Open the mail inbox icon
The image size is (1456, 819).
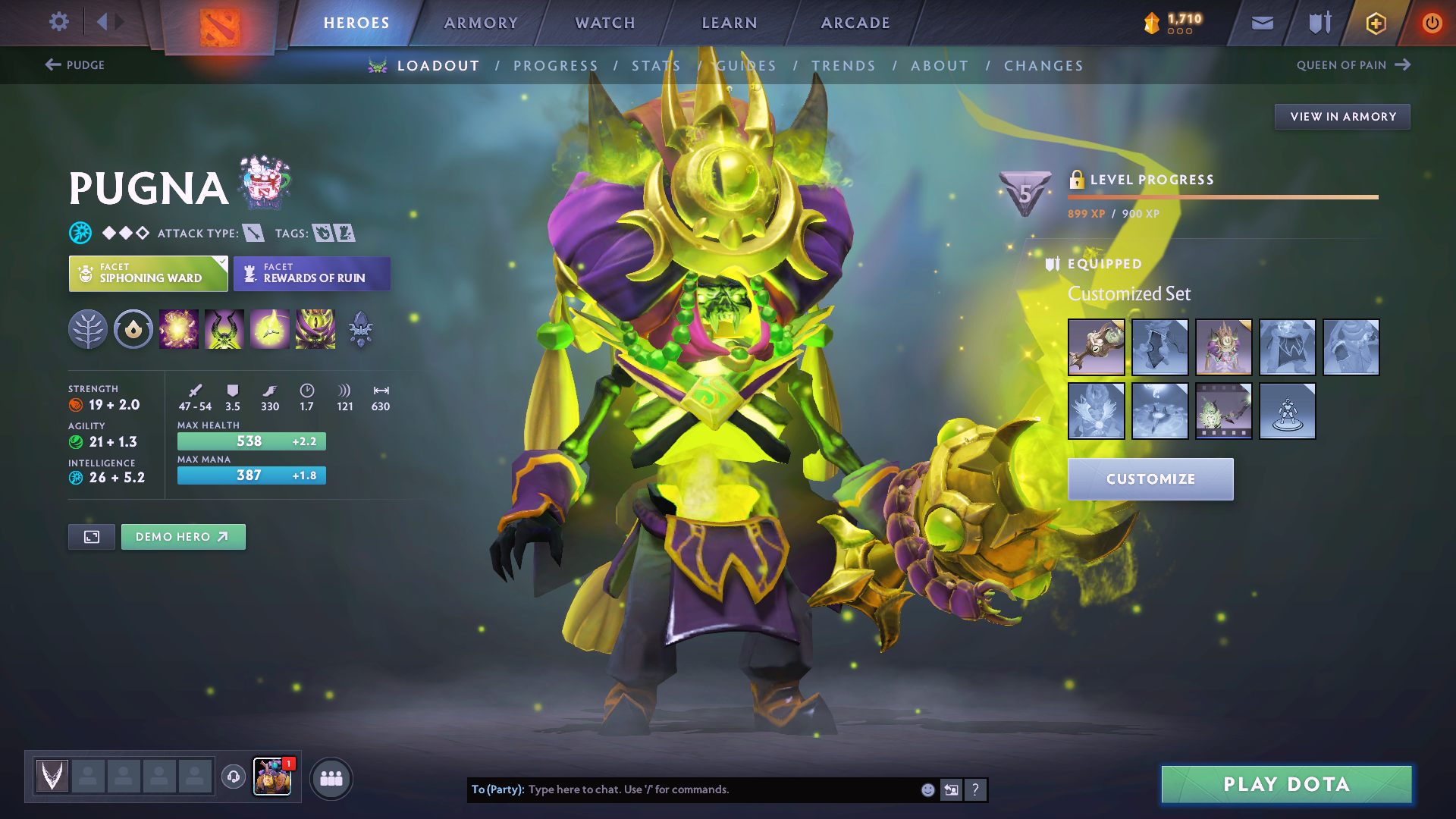(x=1262, y=23)
